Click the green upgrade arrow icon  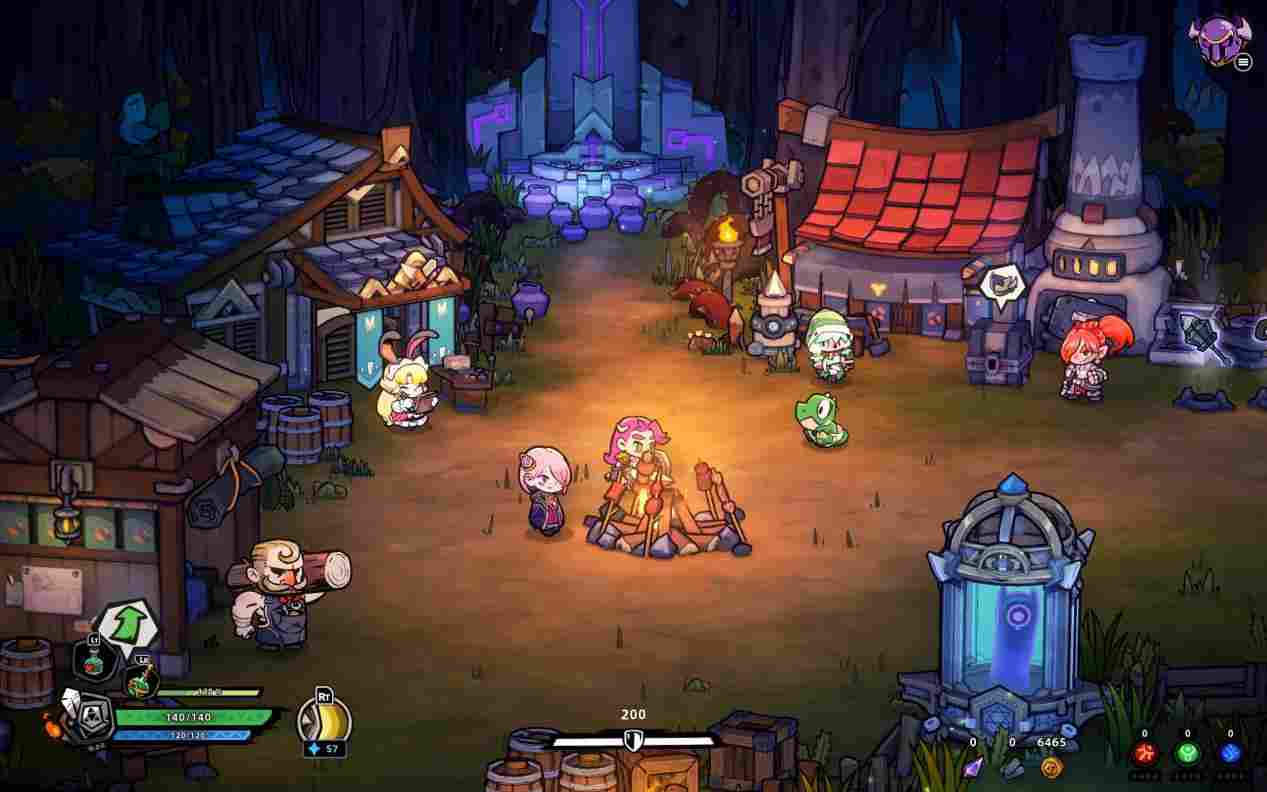[x=126, y=624]
